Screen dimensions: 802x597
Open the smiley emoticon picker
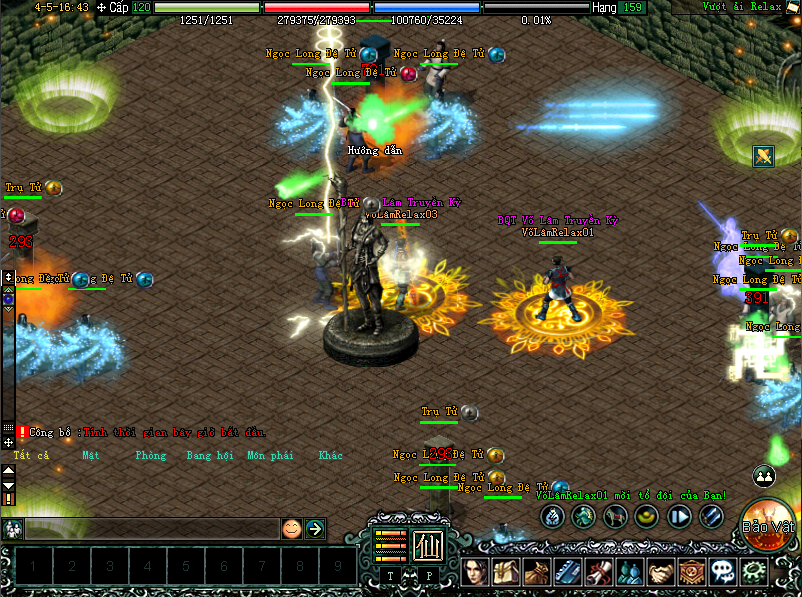(x=291, y=529)
